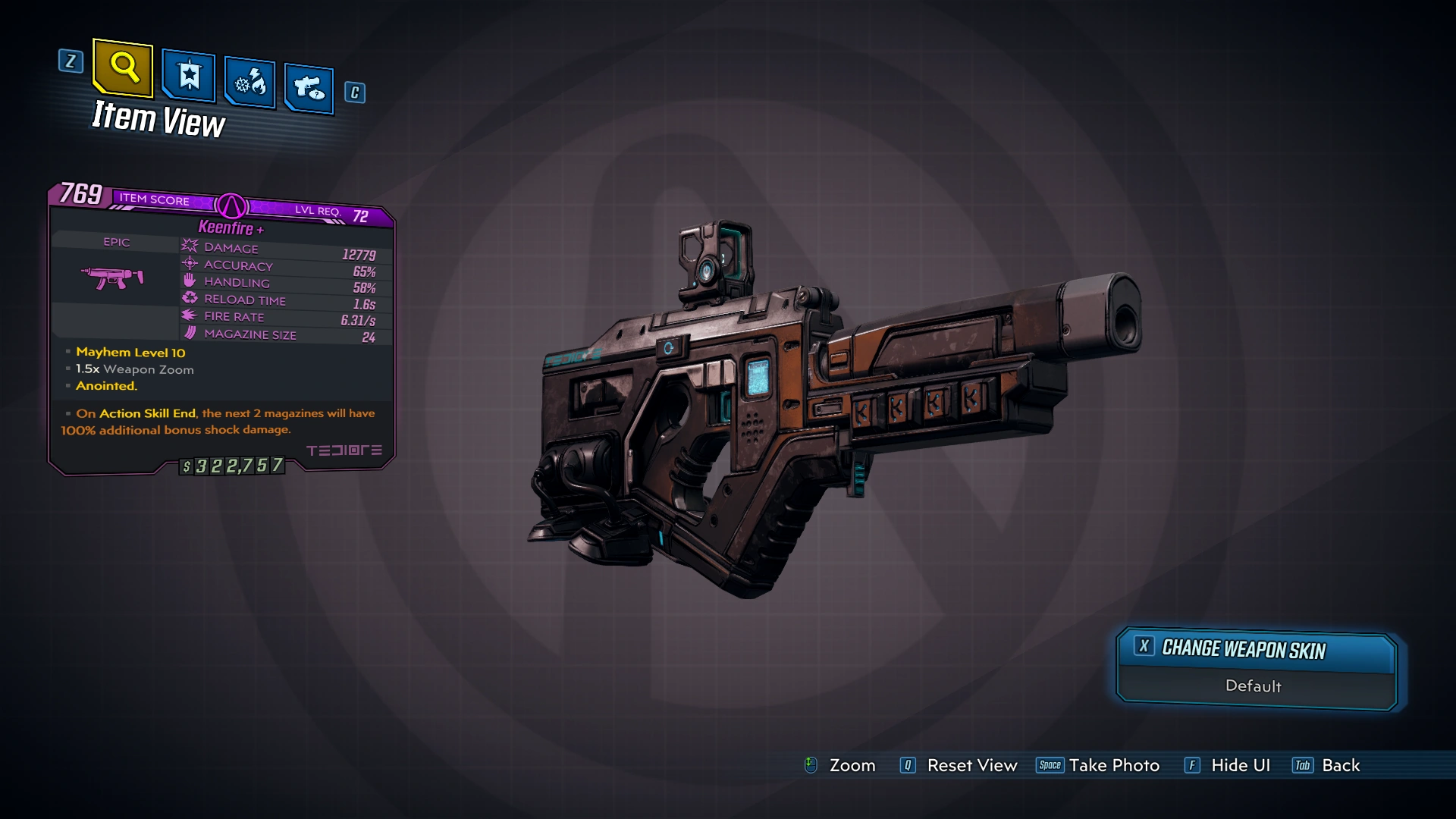This screenshot has height=819, width=1456.
Task: Choose the Default weapon skin field
Action: tap(1253, 686)
